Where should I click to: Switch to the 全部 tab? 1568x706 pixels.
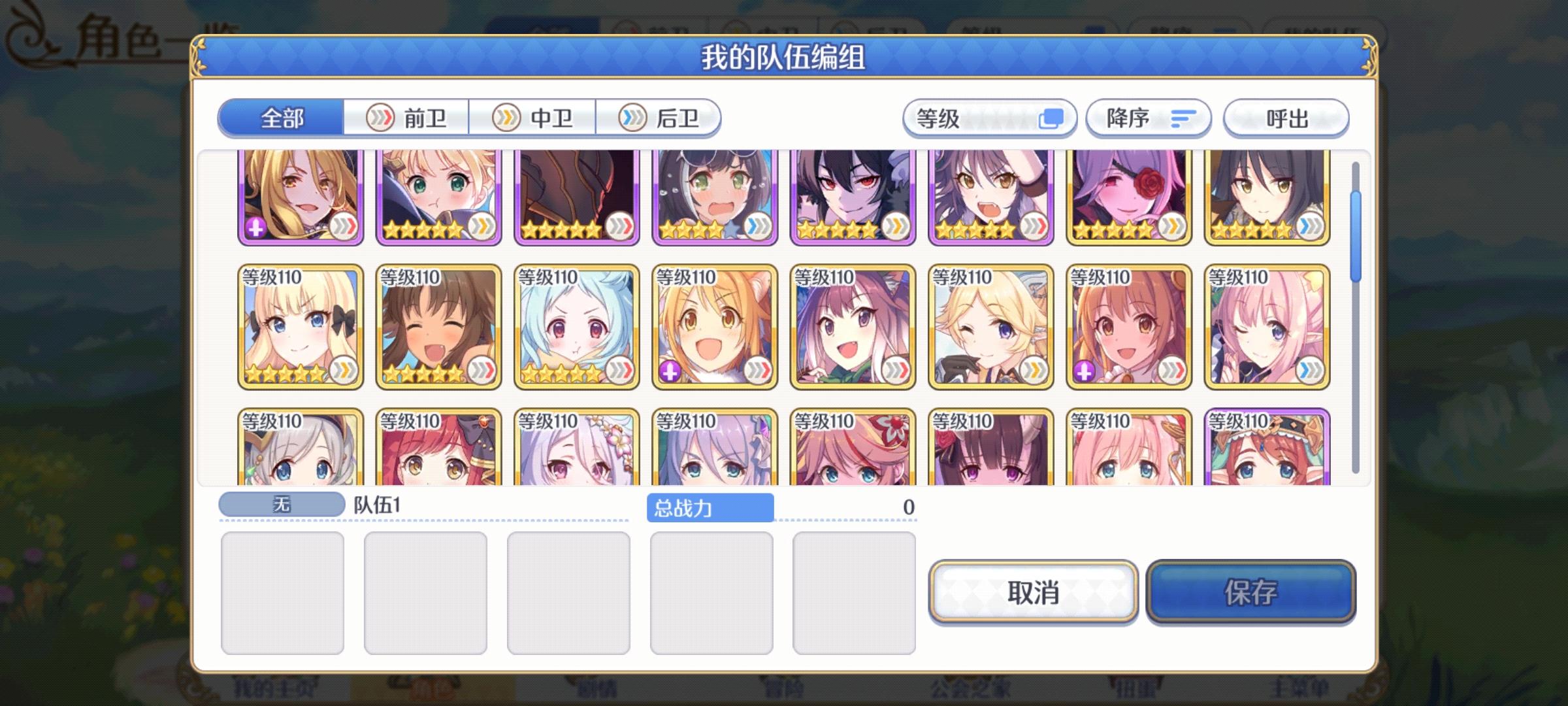281,118
